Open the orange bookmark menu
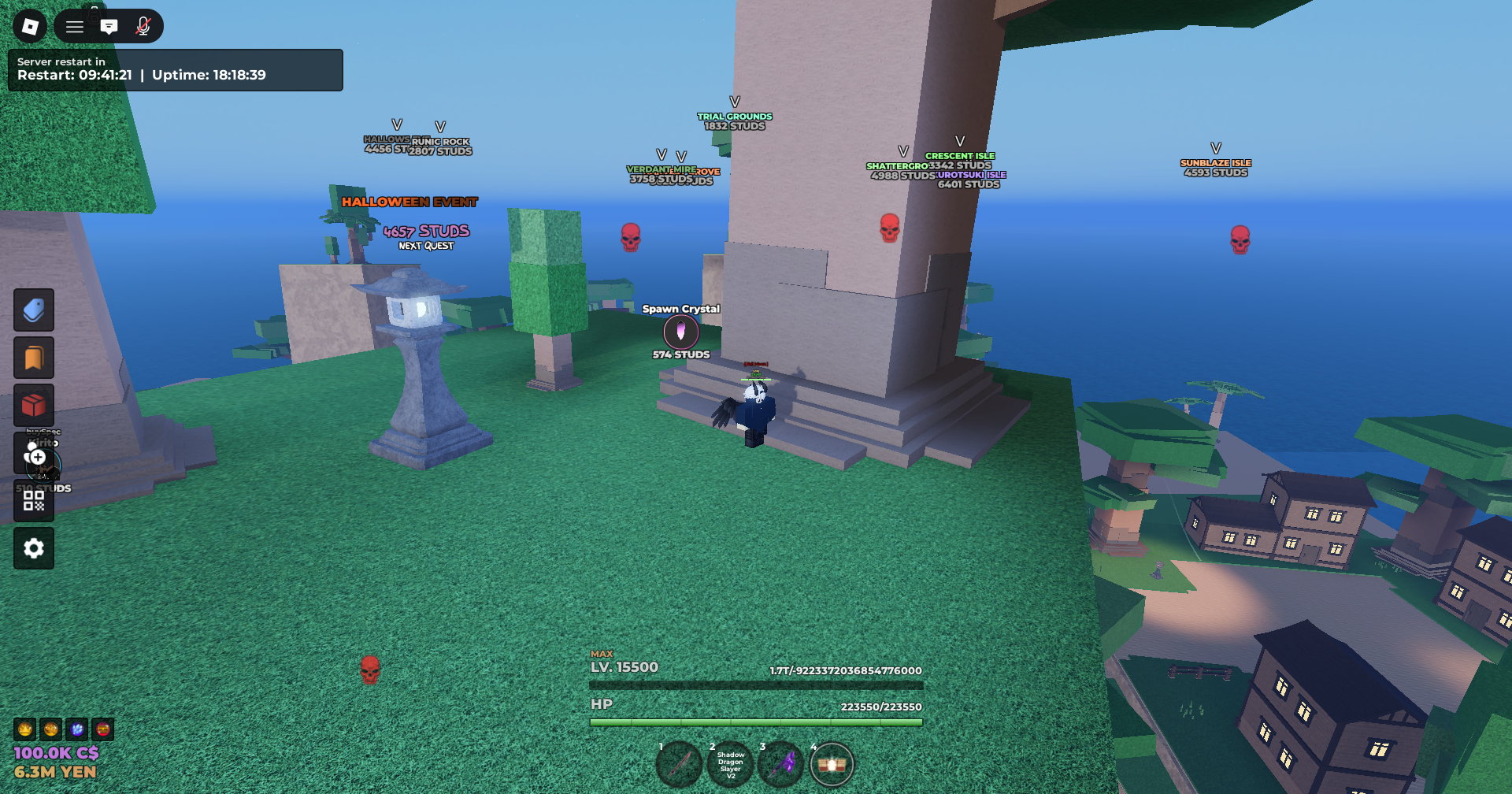This screenshot has width=1512, height=794. tap(34, 358)
